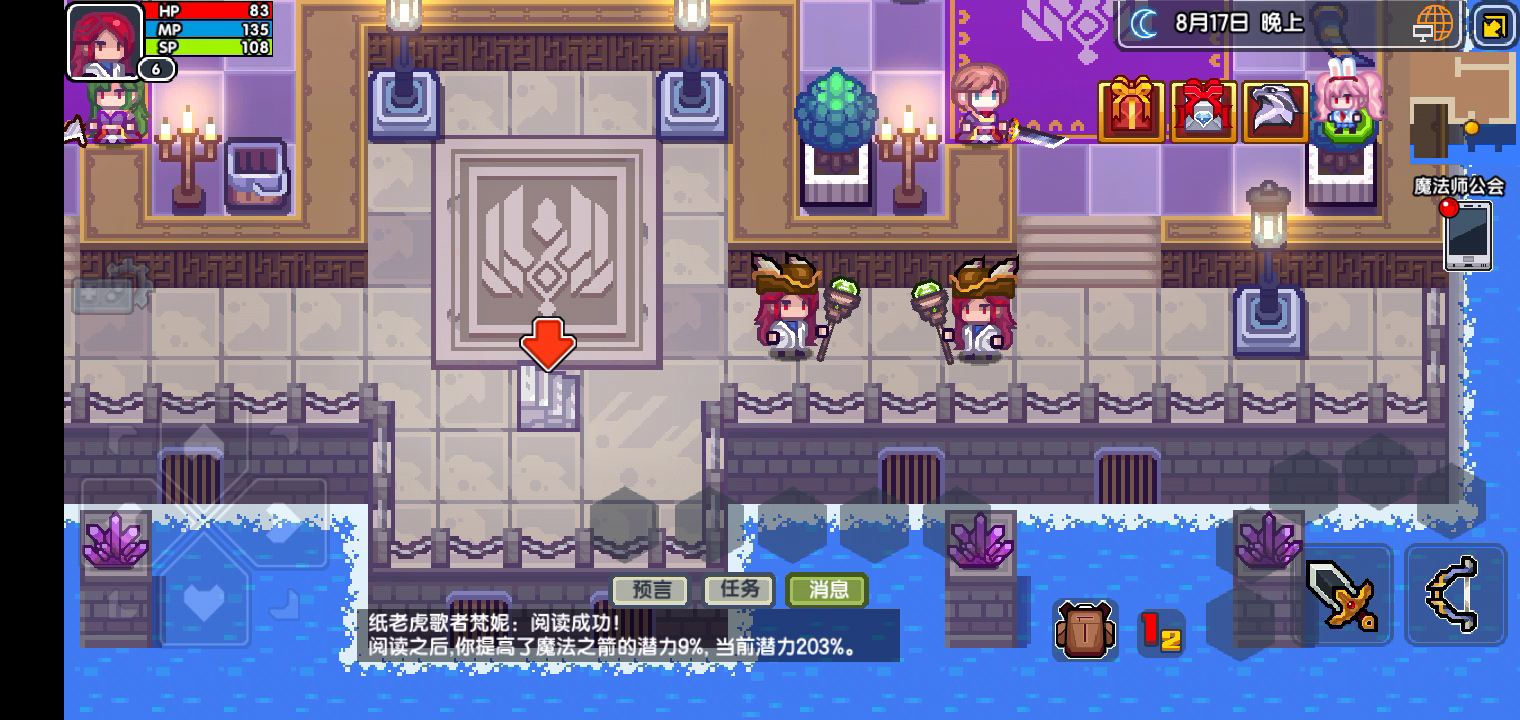
Task: Open the backpack inventory icon
Action: [1085, 630]
